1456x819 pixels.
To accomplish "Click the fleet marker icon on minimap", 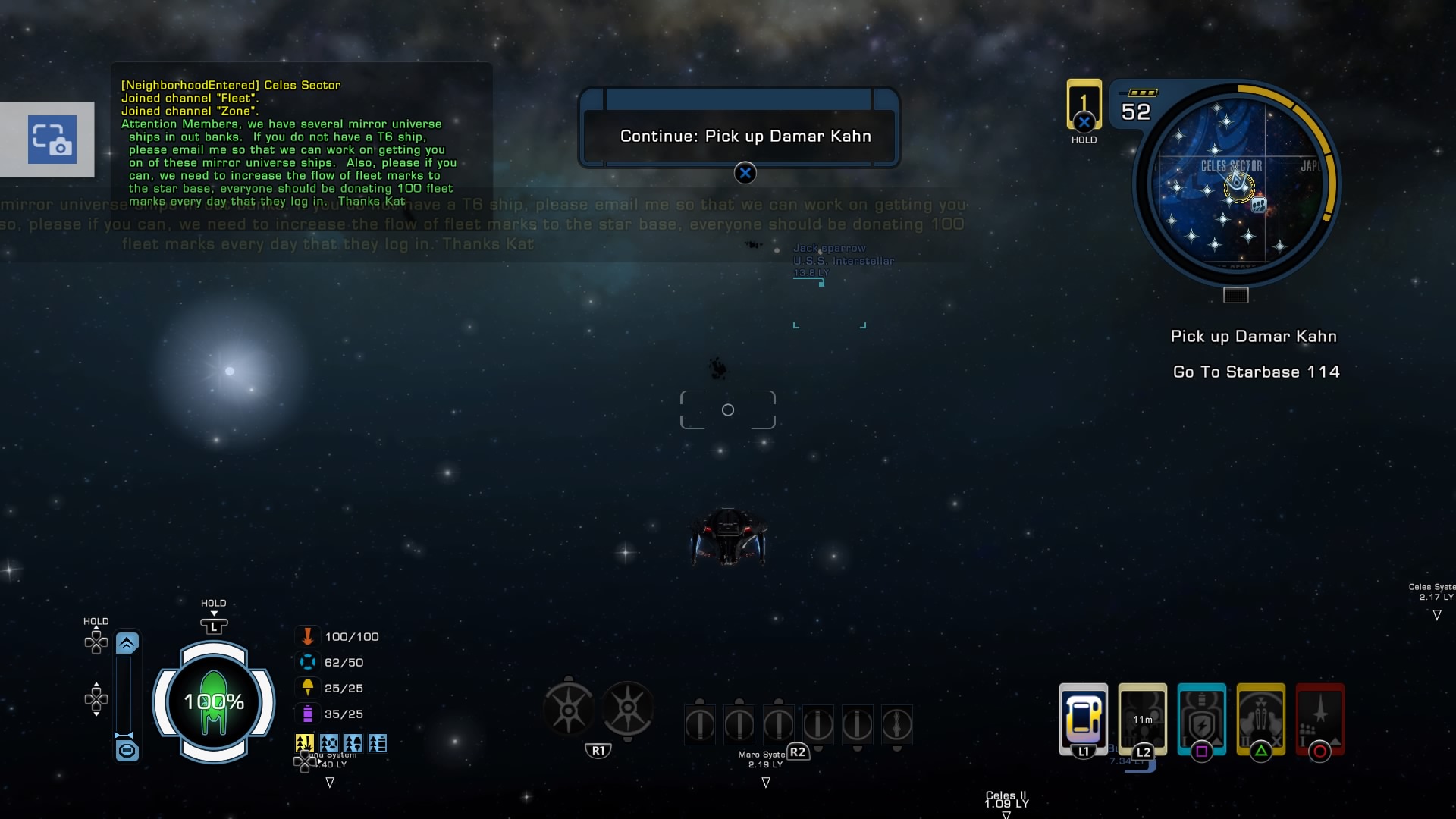I will tap(1259, 205).
